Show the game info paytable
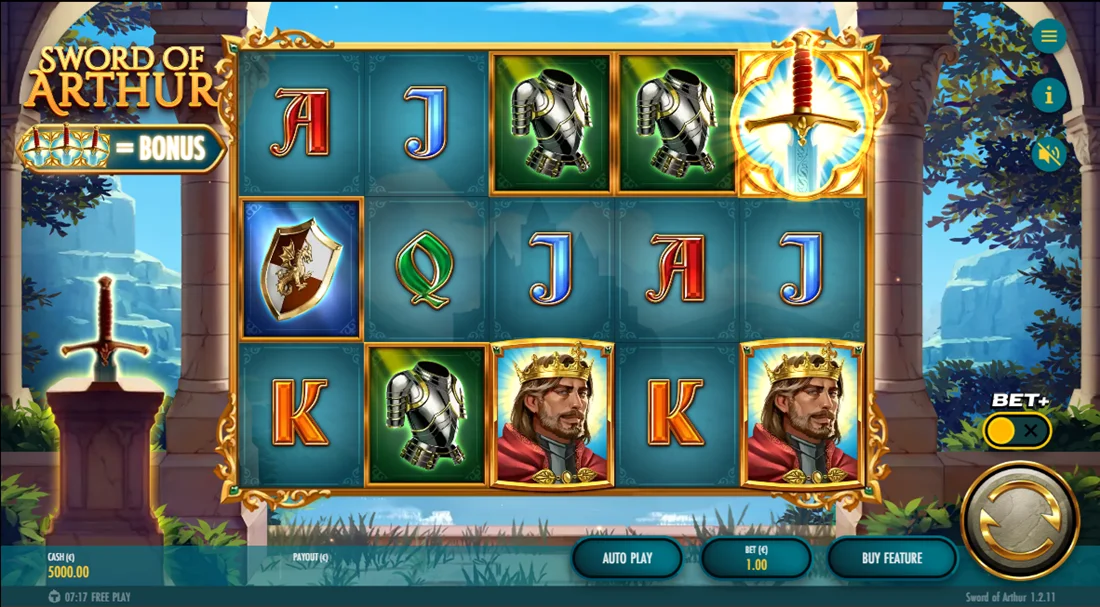Image resolution: width=1100 pixels, height=607 pixels. click(1049, 96)
